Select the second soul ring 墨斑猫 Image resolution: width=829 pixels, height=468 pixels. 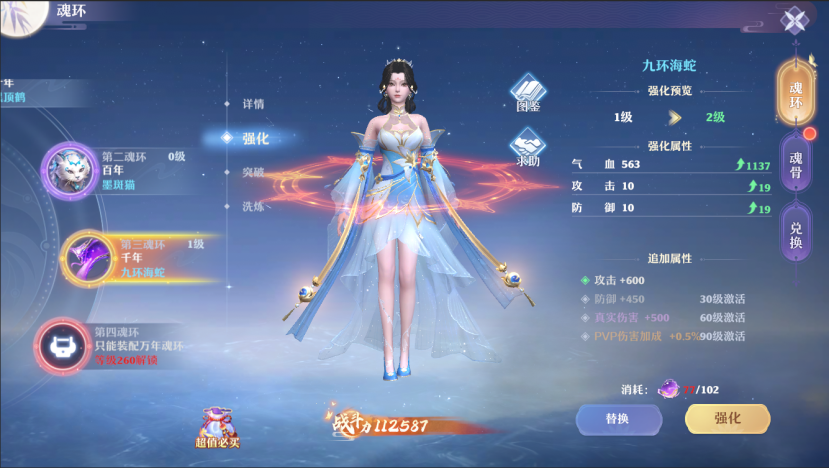click(69, 170)
